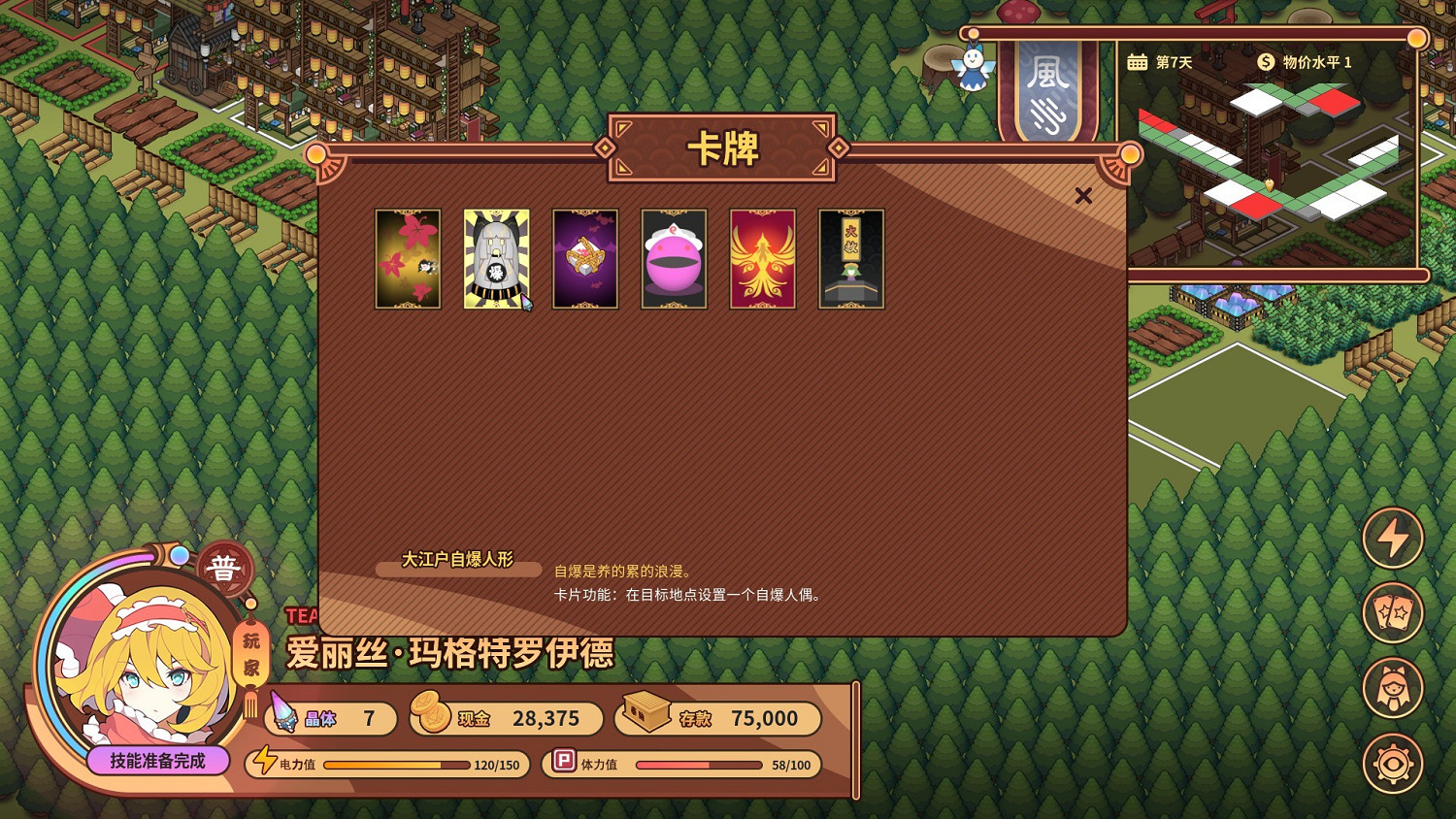Select the golden phoenix card
Viewport: 1456px width, 819px height.
pos(763,258)
